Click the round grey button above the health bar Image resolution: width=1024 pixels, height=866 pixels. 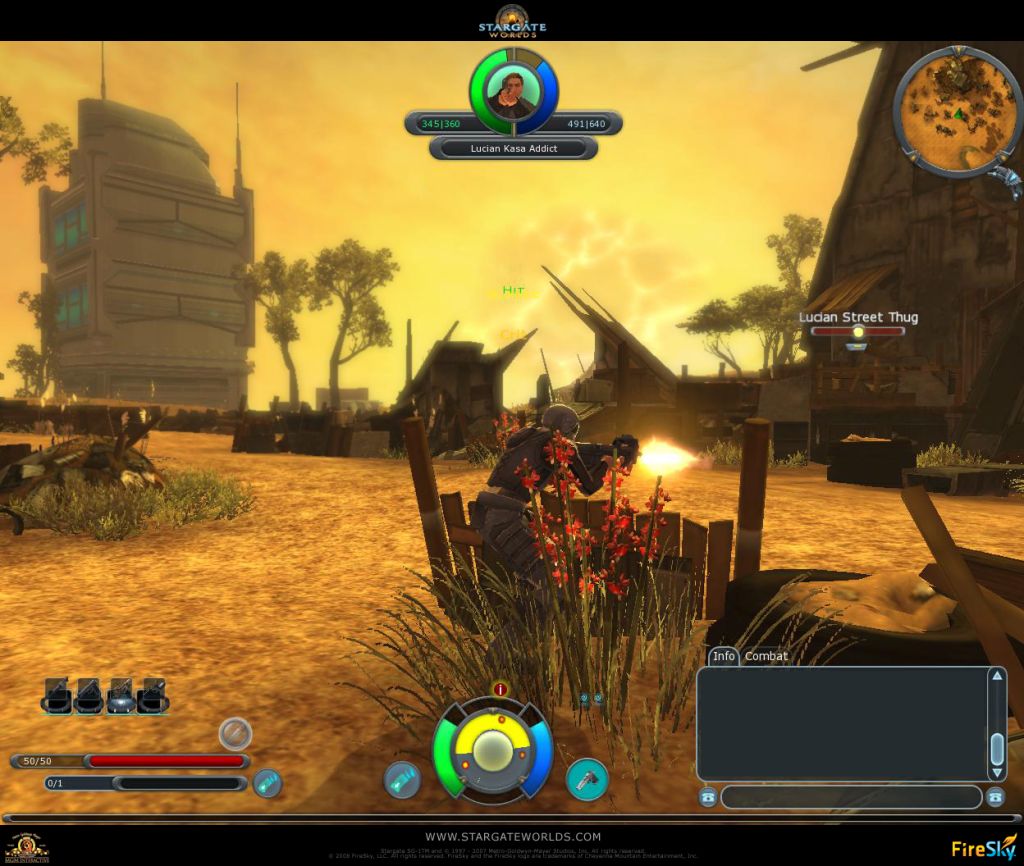click(x=235, y=734)
